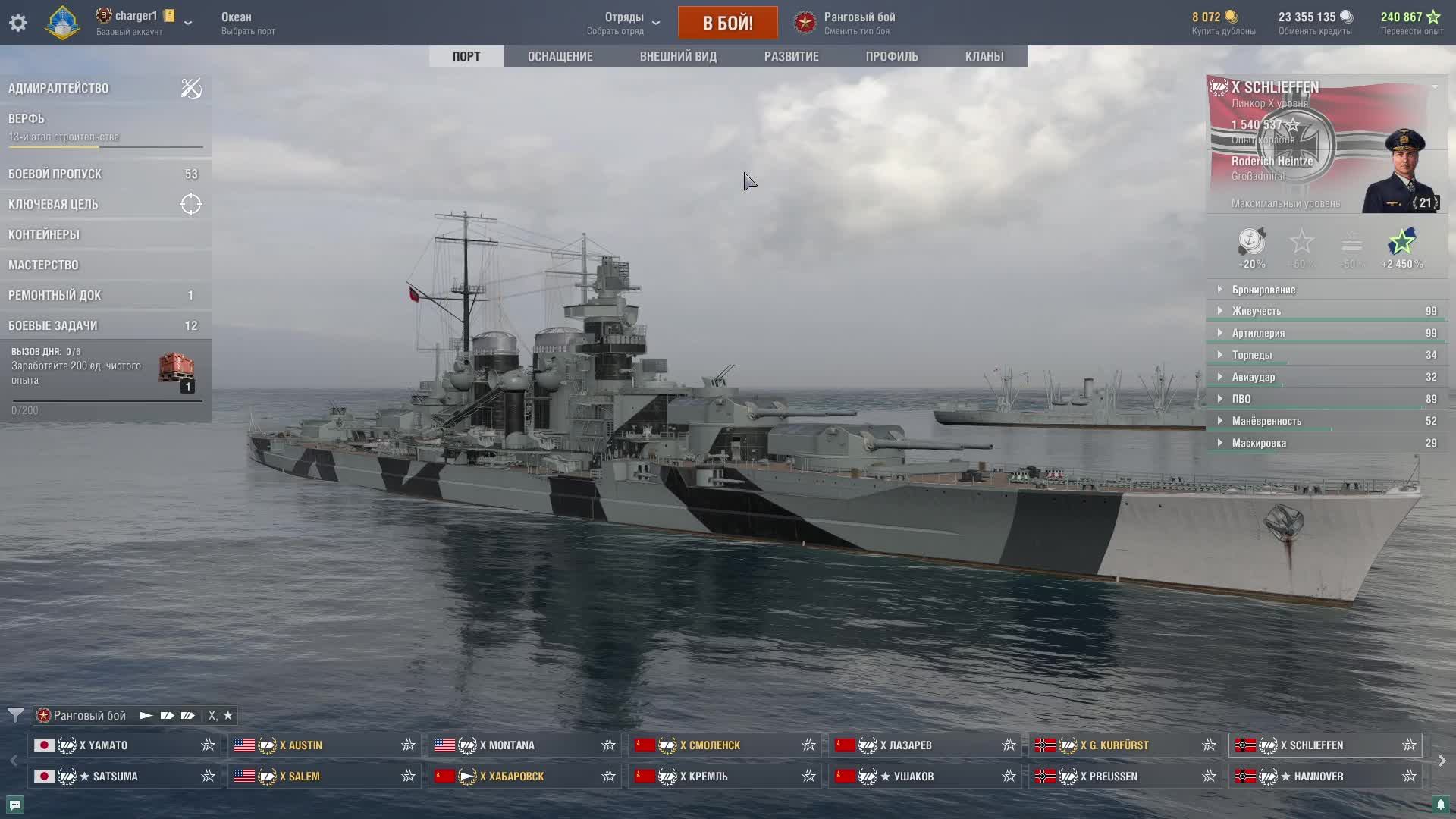Start the battle with В БОЙ! button
The width and height of the screenshot is (1456, 819).
727,23
